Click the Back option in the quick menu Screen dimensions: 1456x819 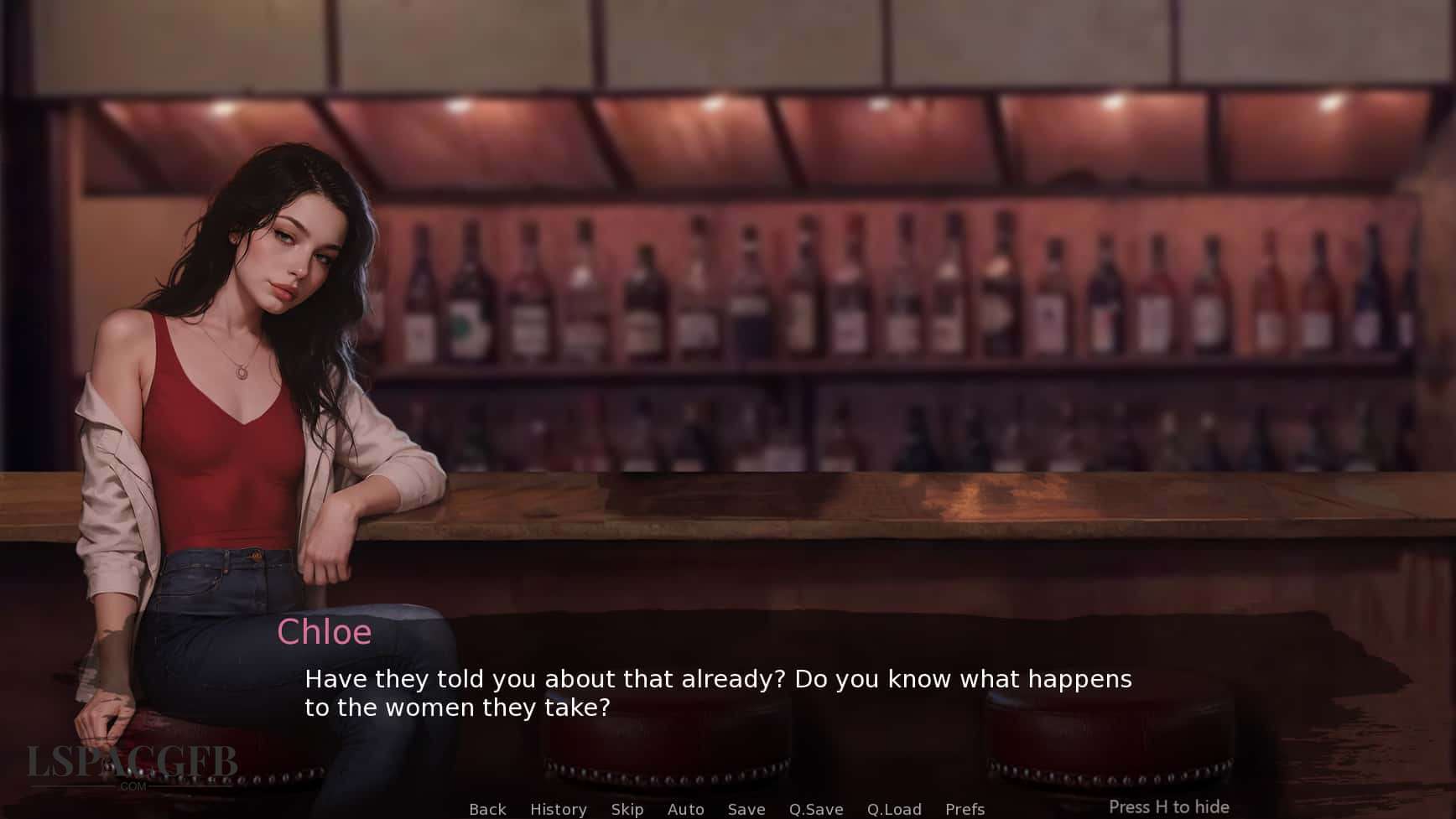click(x=487, y=809)
